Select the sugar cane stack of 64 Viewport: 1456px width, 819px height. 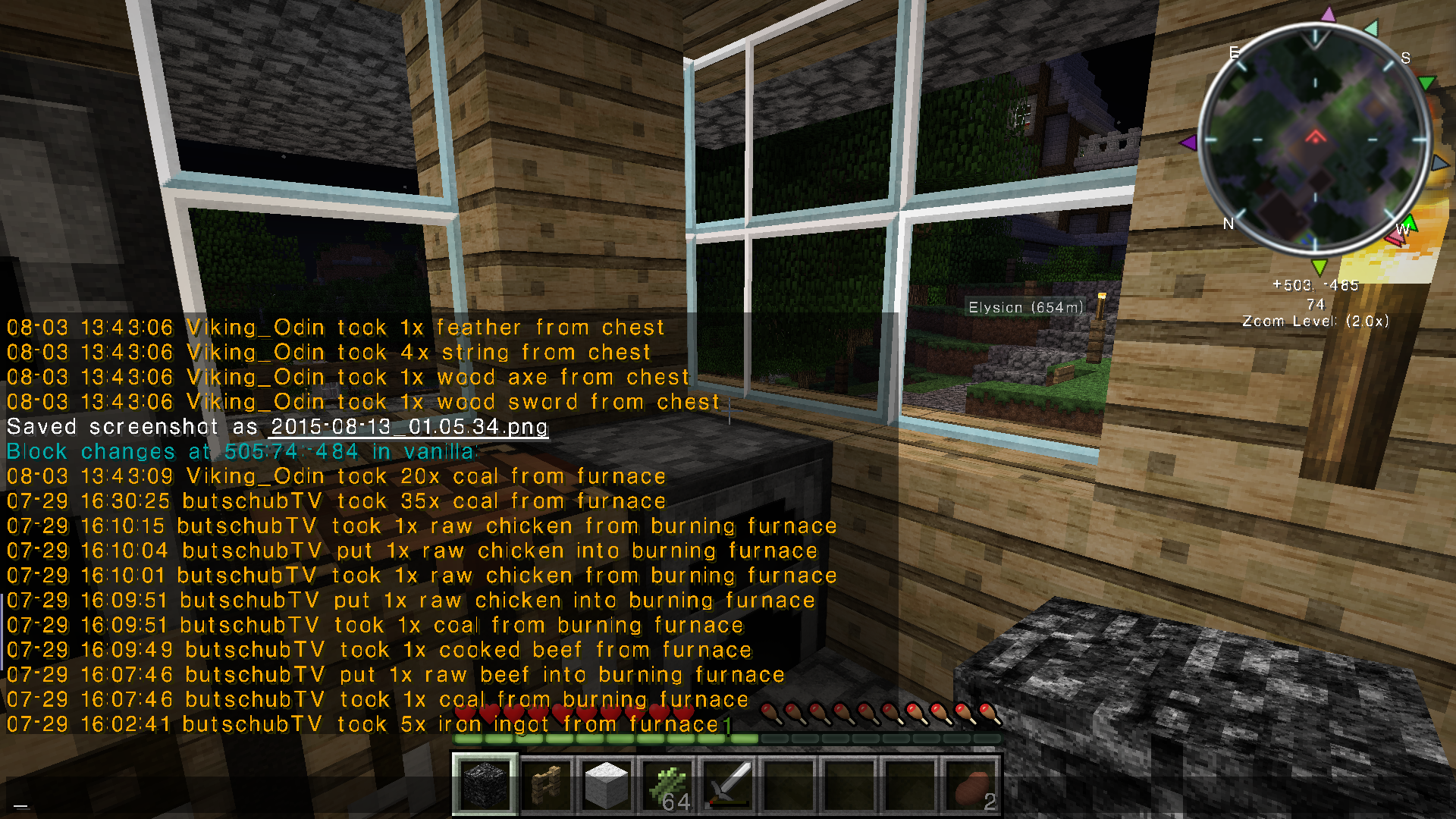tap(667, 784)
